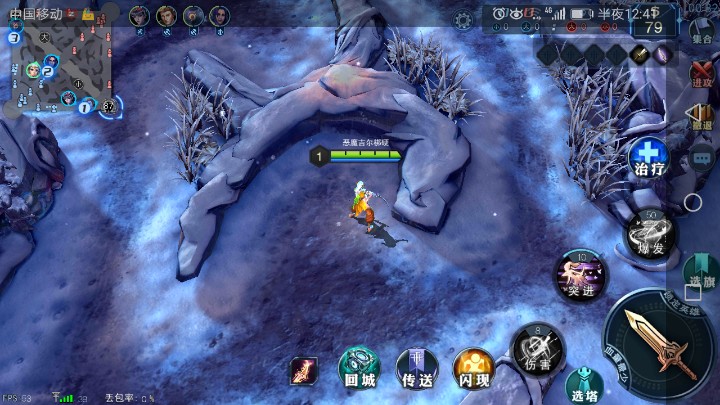Image resolution: width=720 pixels, height=405 pixels.
Task: Select the purple dagger equipment slot
Action: click(x=664, y=55)
